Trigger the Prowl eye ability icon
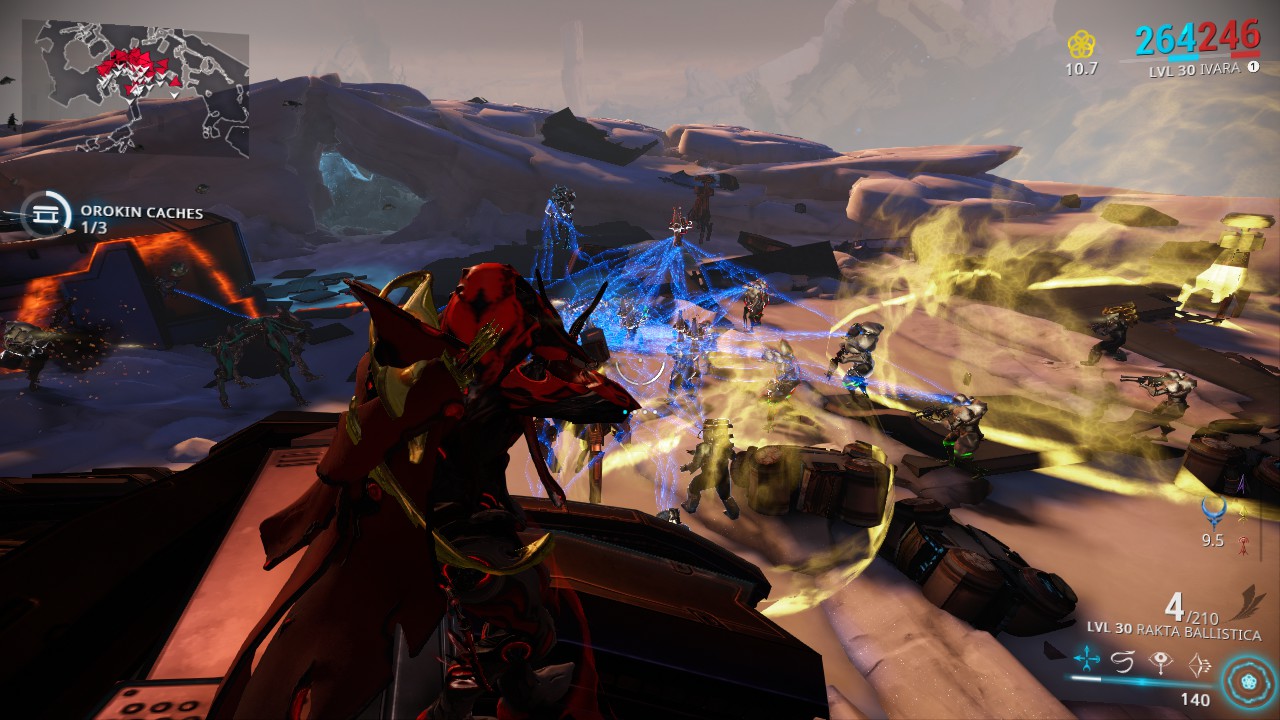The image size is (1280, 720). (x=1160, y=661)
